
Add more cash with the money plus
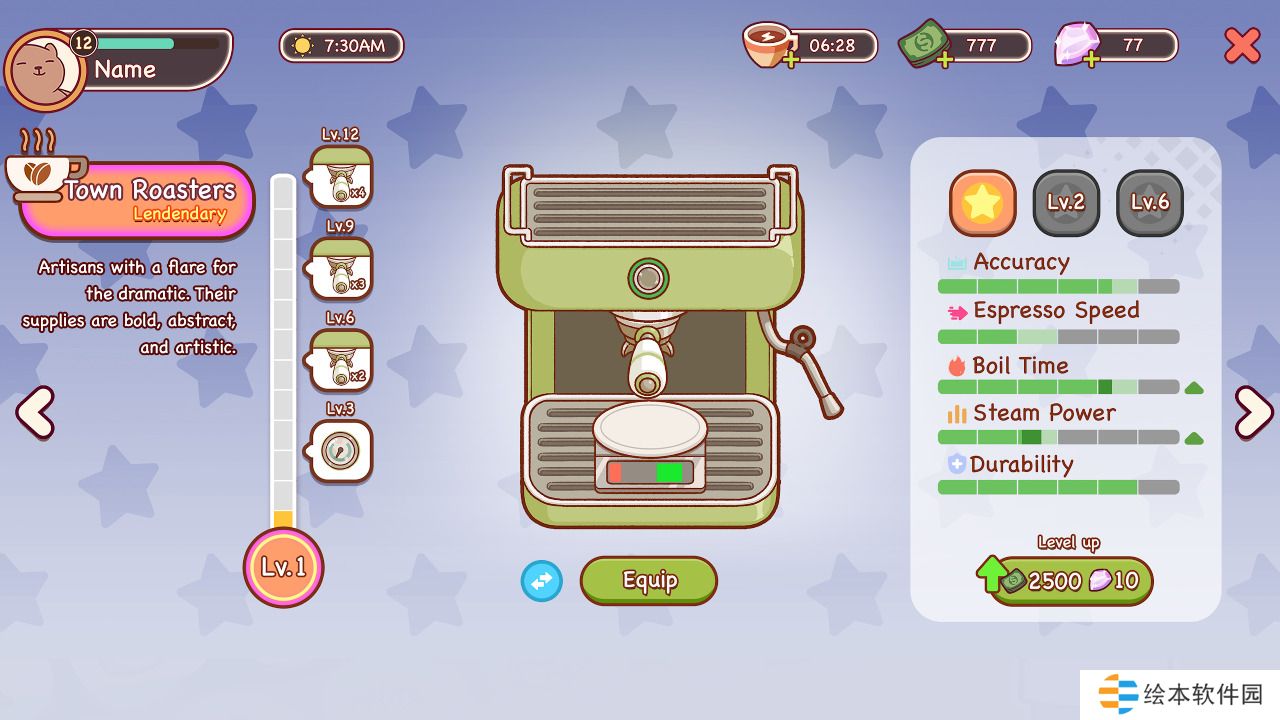944,60
